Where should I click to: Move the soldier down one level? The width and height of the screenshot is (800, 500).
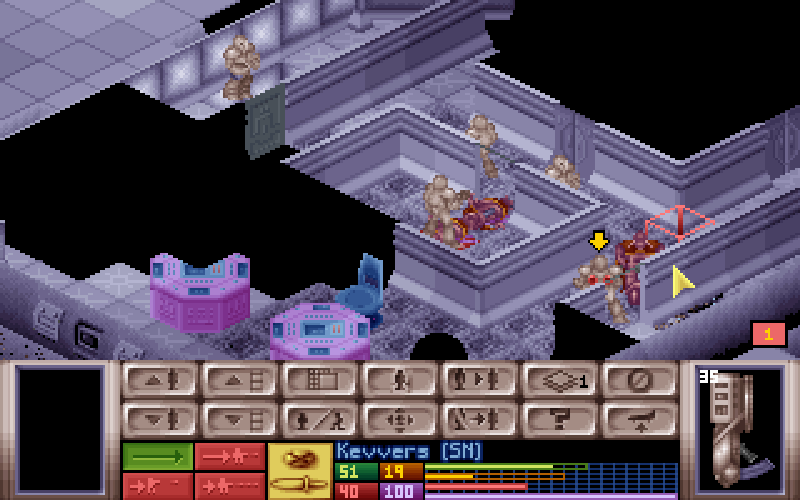tap(160, 418)
